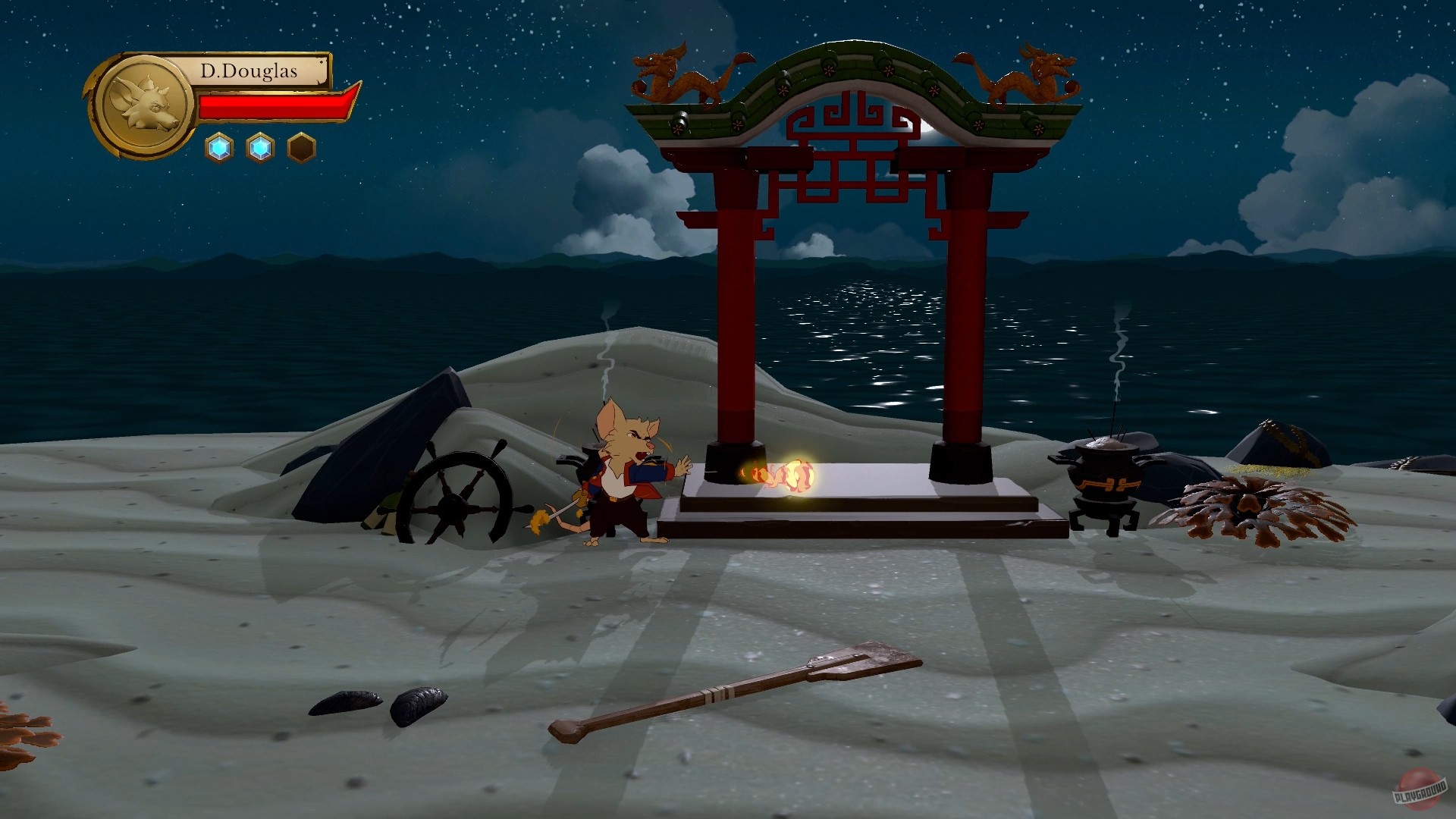
Task: Select the empty brown gem slot
Action: point(303,149)
